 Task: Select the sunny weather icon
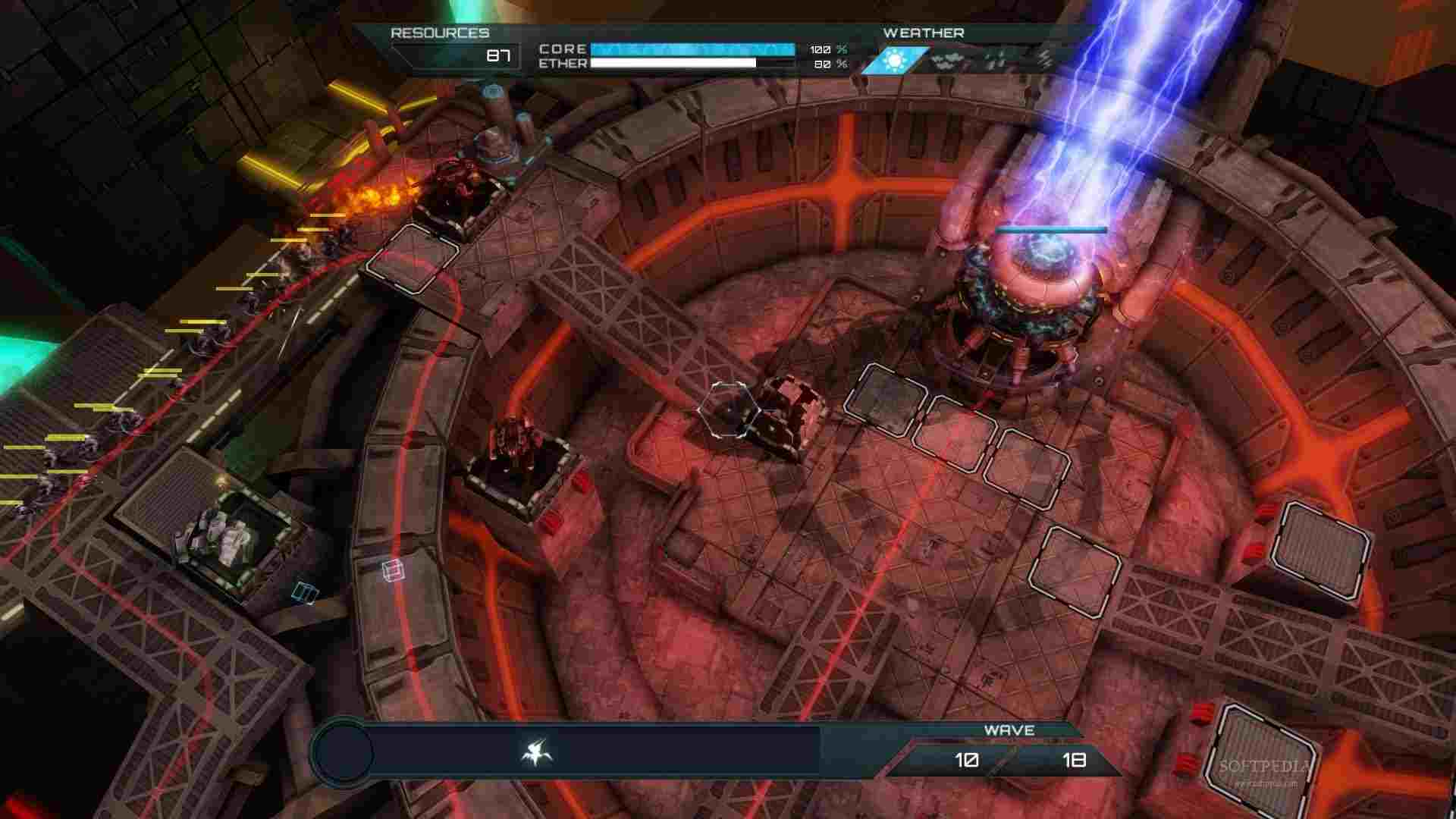point(895,60)
